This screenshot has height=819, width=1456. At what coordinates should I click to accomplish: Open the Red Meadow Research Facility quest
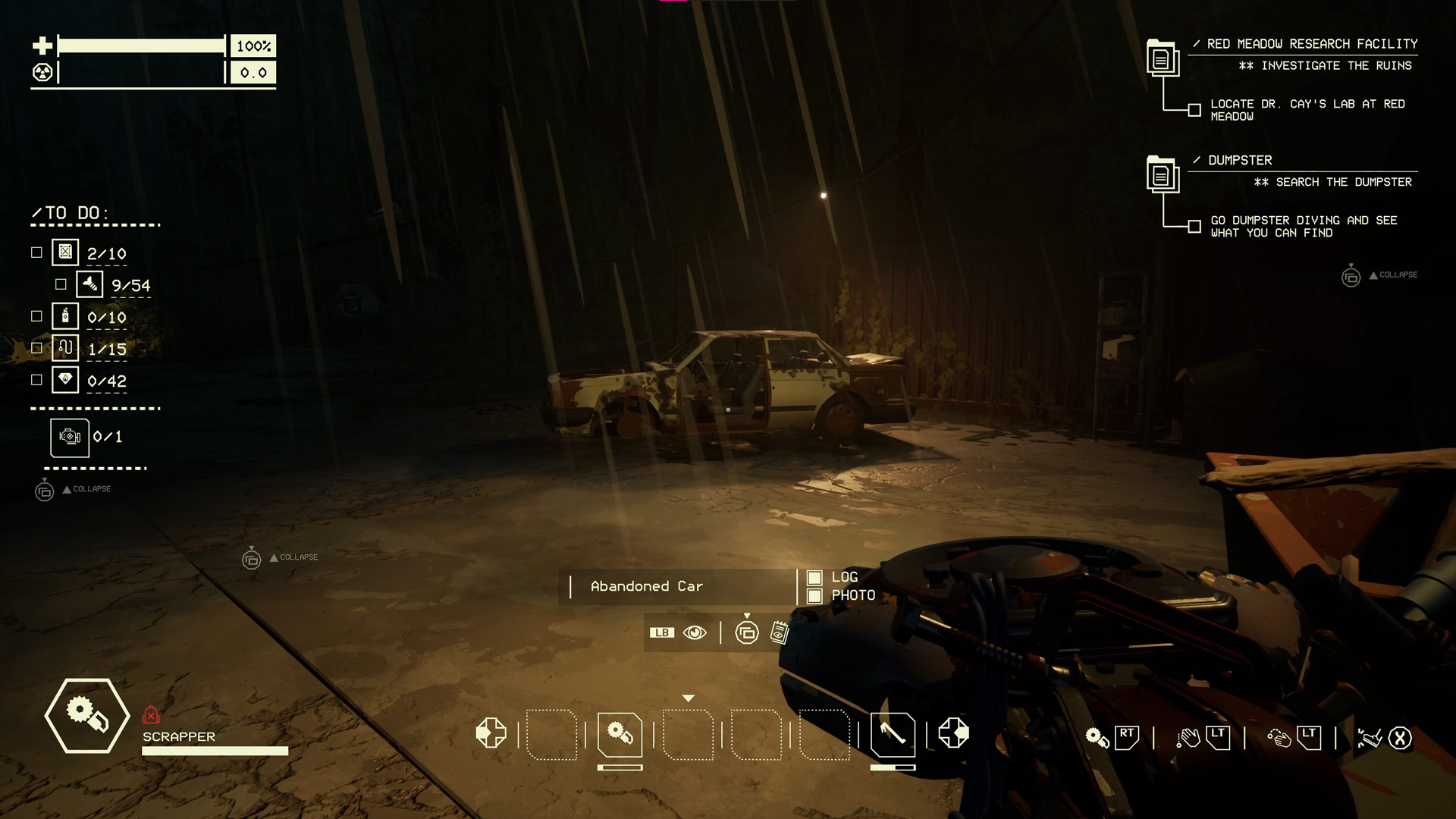pos(1312,44)
